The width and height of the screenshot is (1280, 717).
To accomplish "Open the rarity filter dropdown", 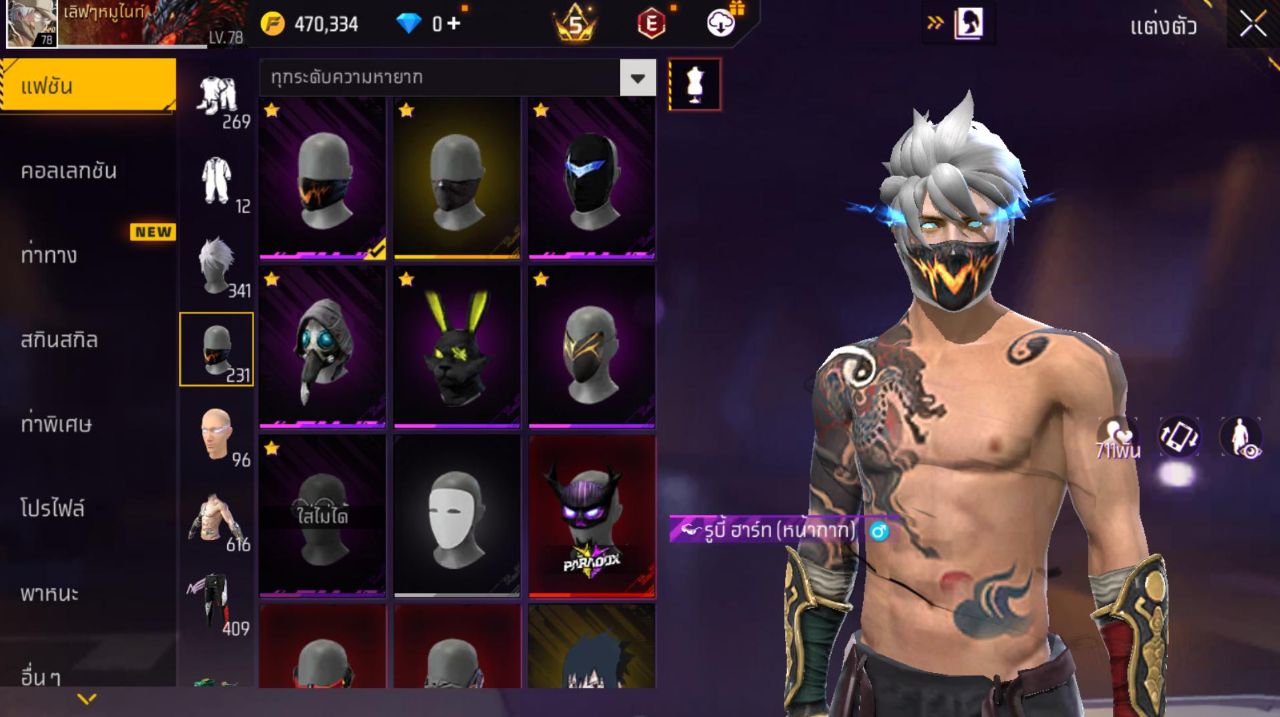I will pos(637,77).
